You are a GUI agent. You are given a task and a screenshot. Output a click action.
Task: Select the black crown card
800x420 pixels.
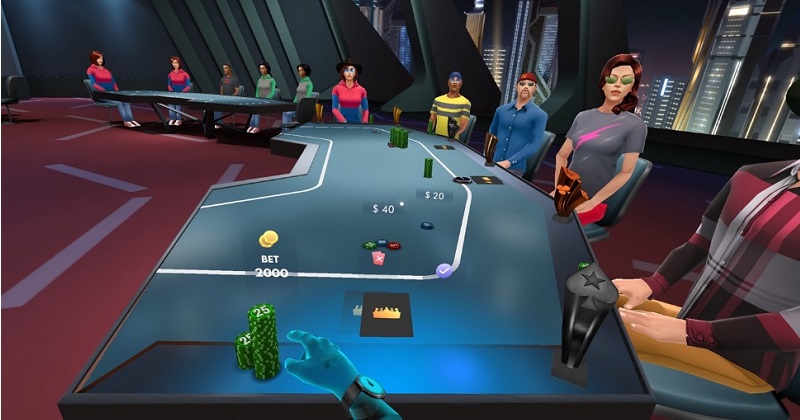coord(386,311)
